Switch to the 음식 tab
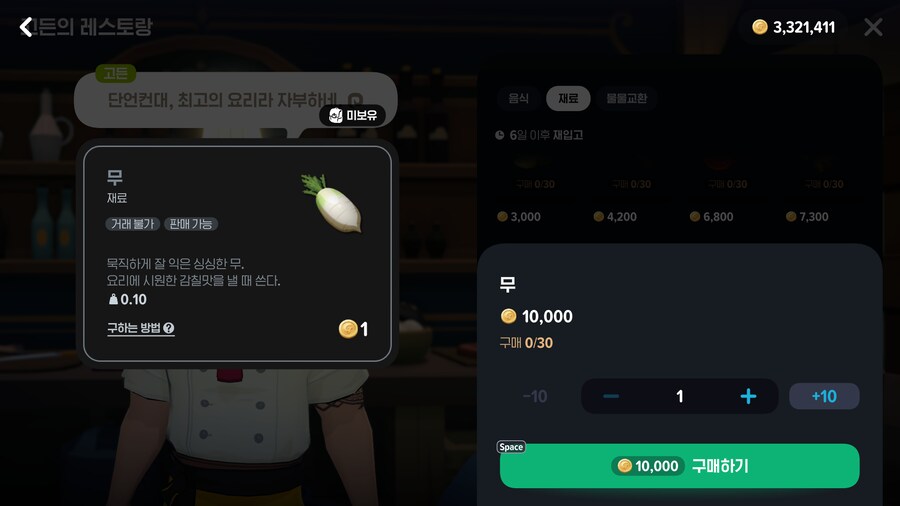The image size is (900, 506). 518,98
